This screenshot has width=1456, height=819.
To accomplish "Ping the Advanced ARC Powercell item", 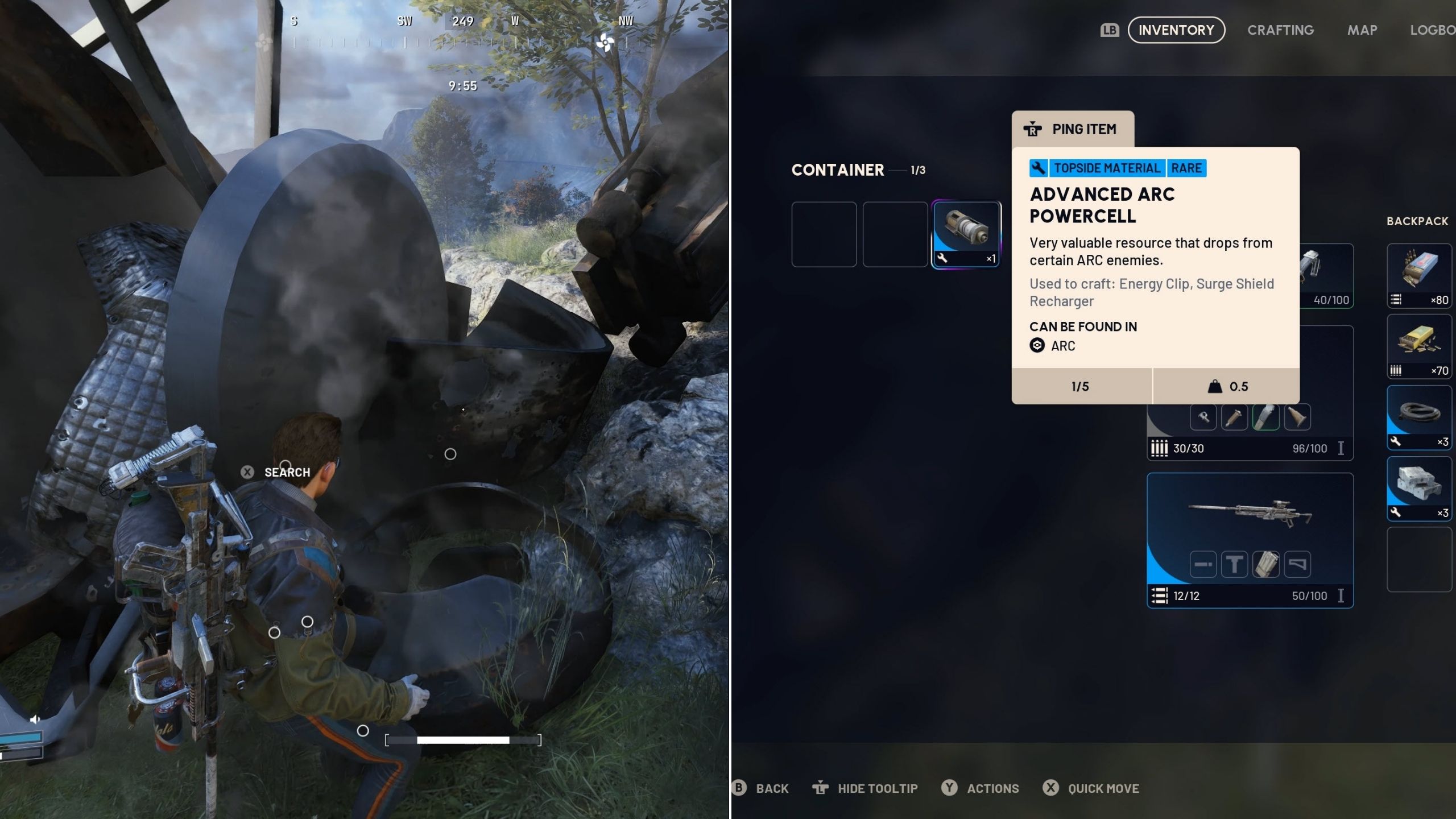I will (x=1073, y=129).
